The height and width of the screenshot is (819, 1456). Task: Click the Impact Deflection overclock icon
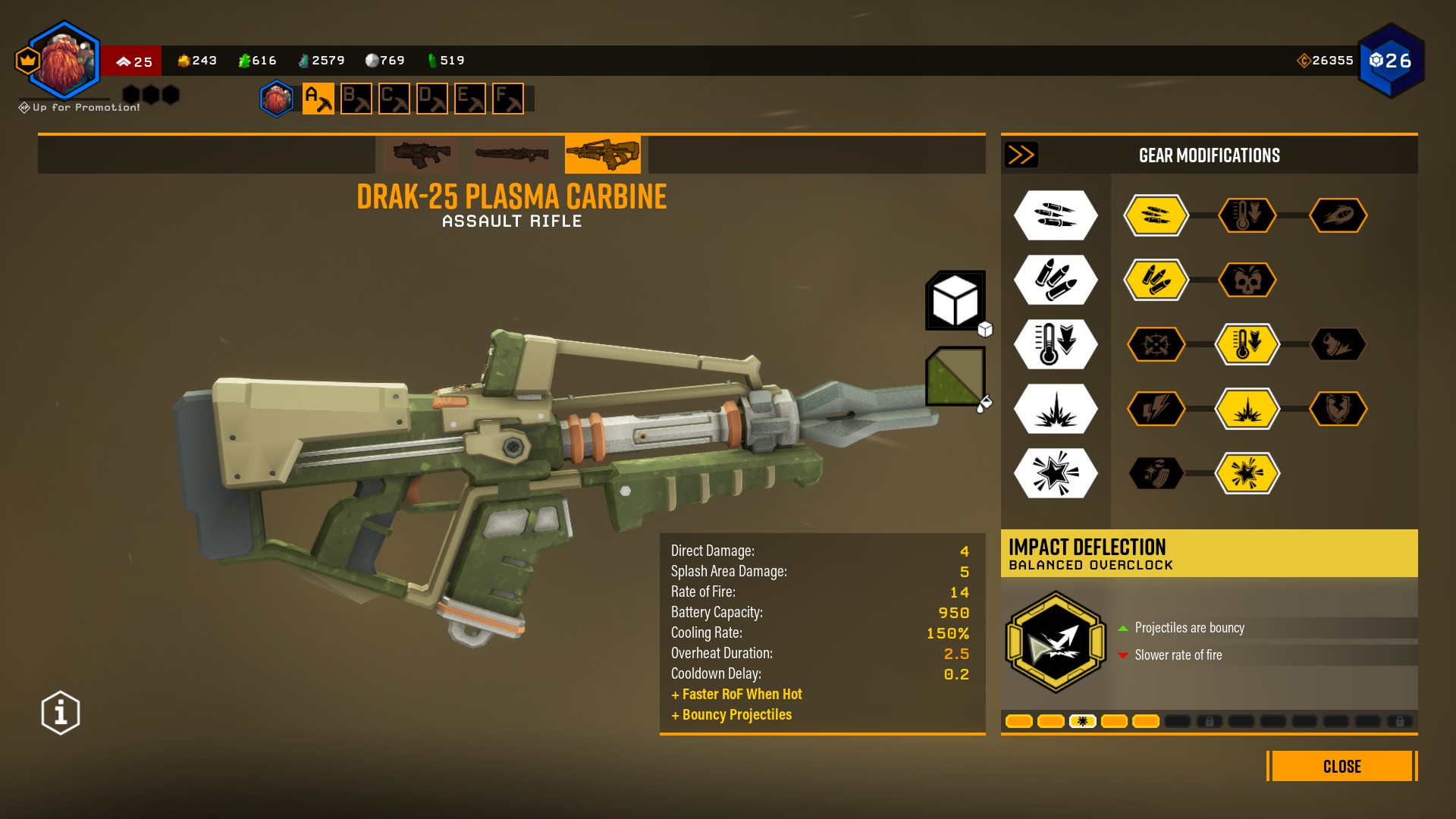point(1056,642)
